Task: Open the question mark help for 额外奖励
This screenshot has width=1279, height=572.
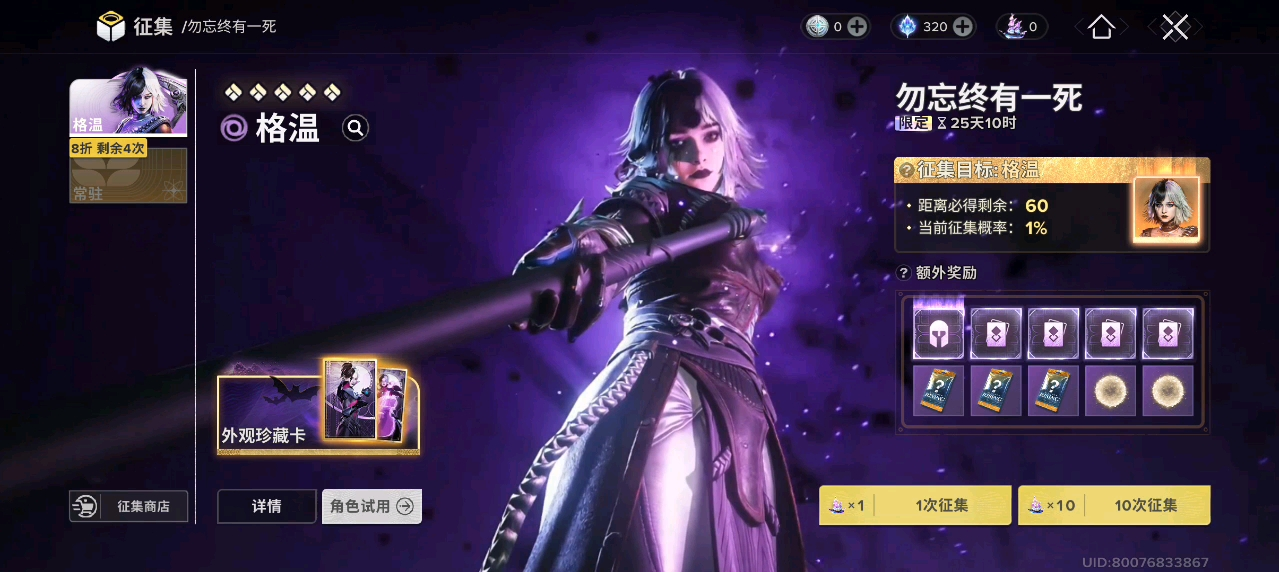Action: (904, 272)
